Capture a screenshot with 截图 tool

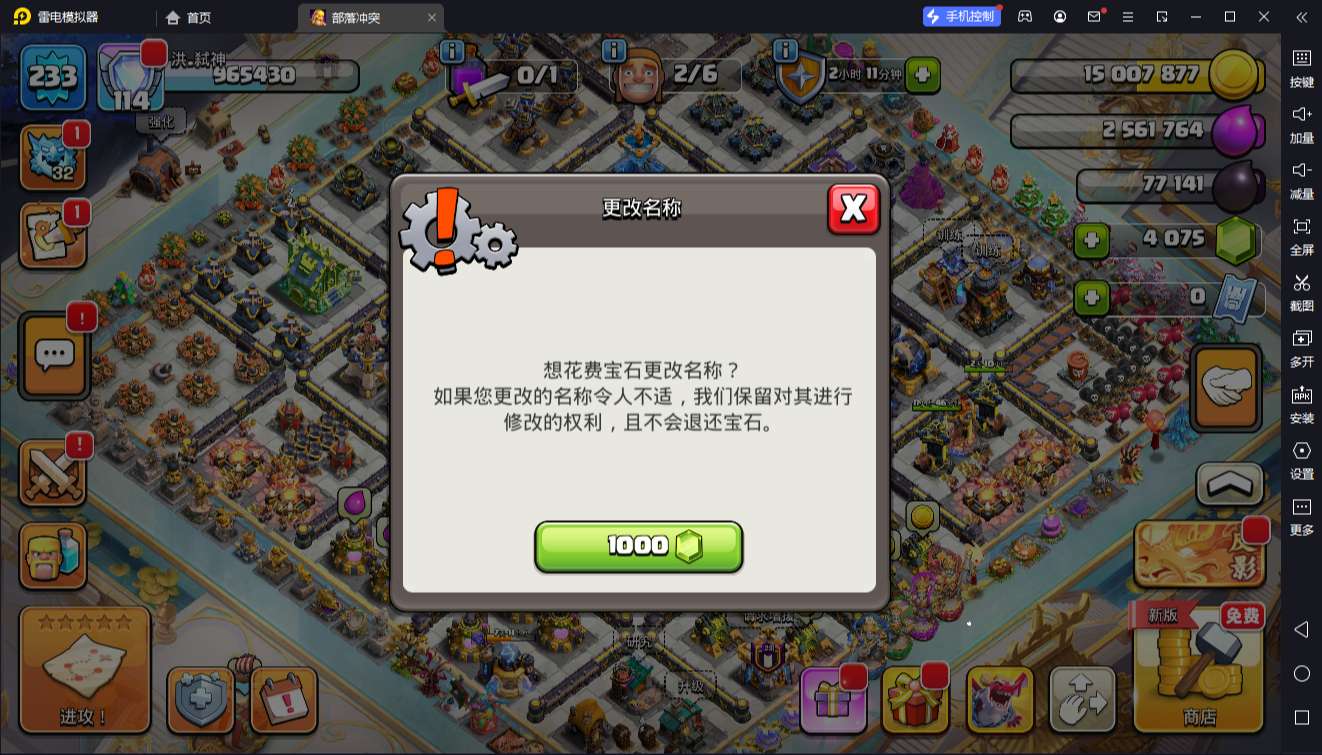coord(1301,295)
